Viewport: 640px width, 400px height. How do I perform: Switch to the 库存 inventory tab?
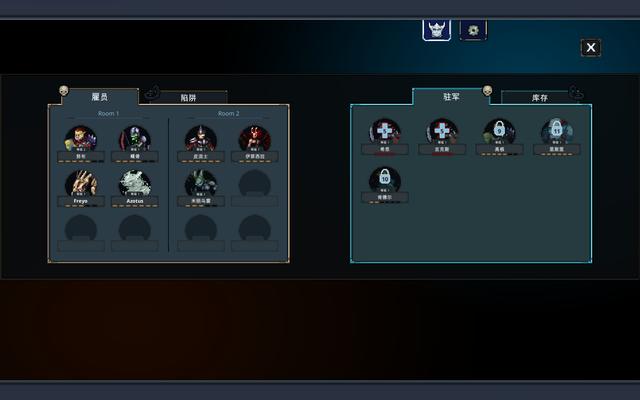[540, 98]
